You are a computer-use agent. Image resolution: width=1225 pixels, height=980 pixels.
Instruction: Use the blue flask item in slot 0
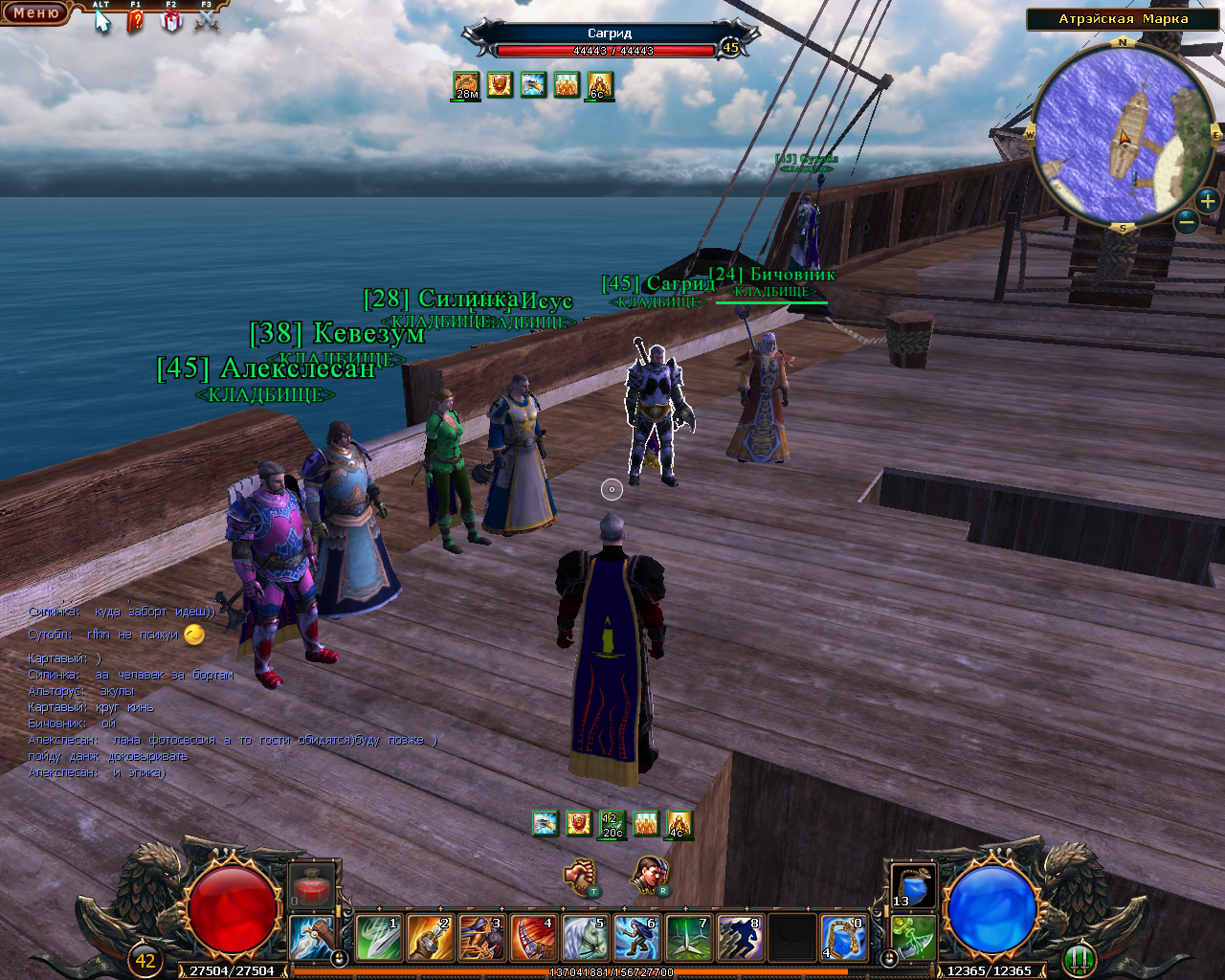point(843,938)
